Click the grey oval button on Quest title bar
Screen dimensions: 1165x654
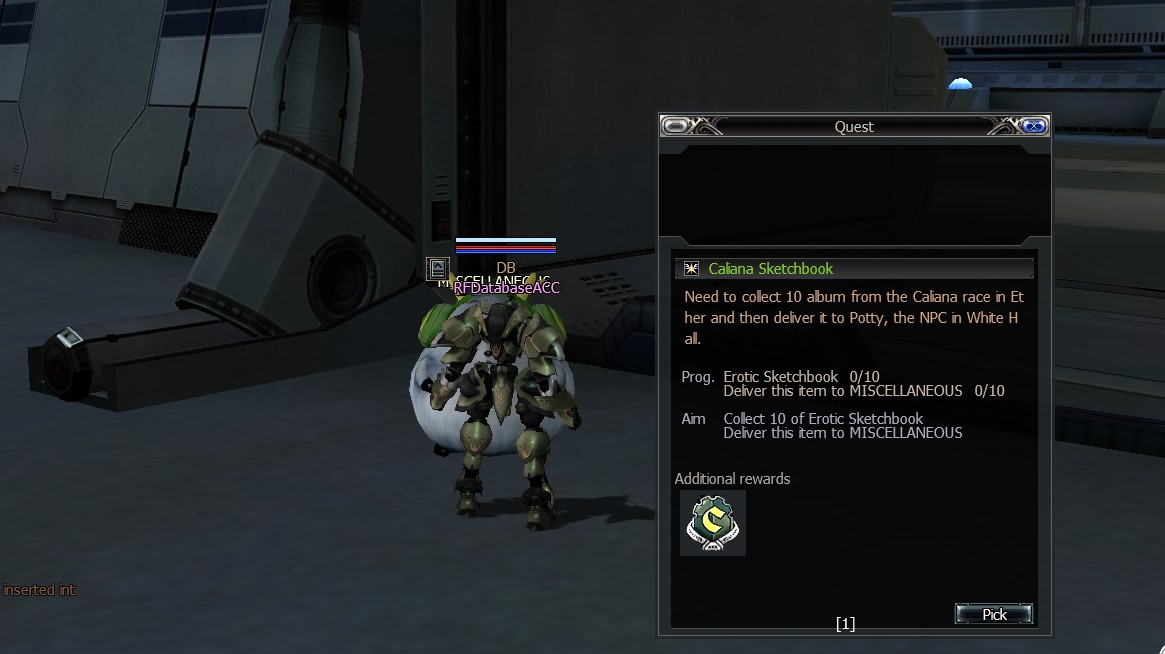tap(676, 126)
